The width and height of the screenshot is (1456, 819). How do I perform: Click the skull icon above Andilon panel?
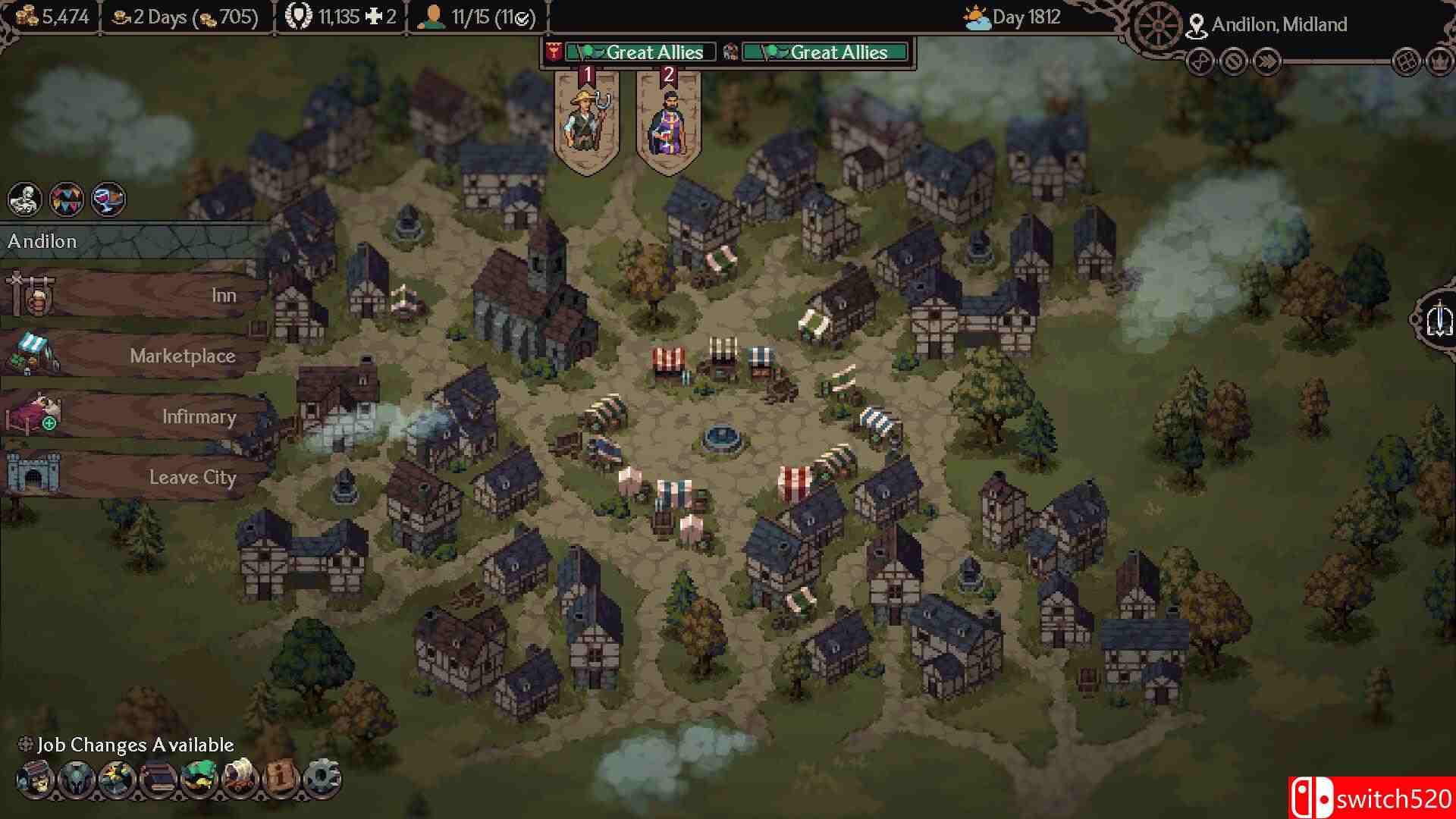pos(25,199)
